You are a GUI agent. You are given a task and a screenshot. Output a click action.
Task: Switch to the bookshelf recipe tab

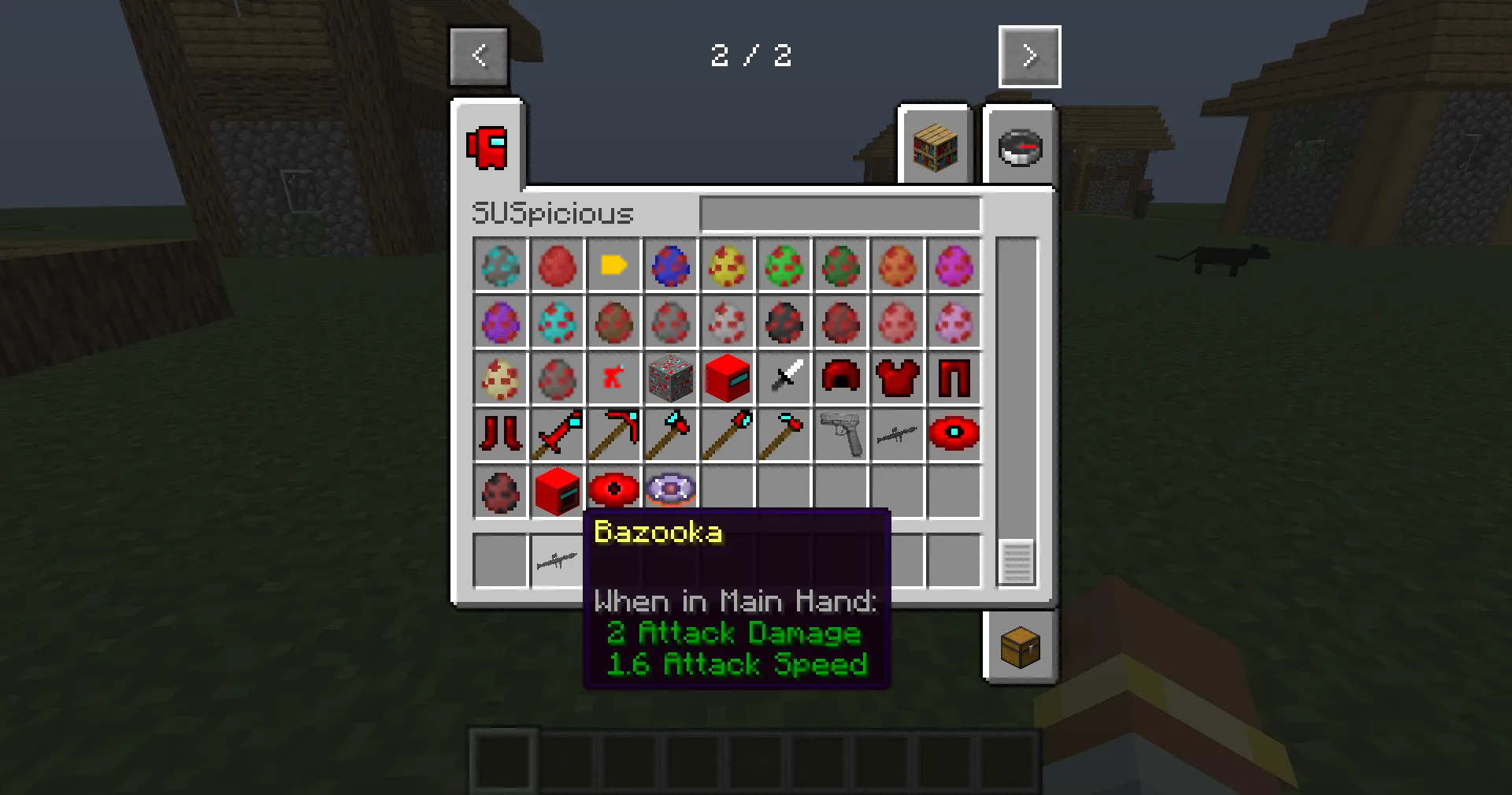935,147
